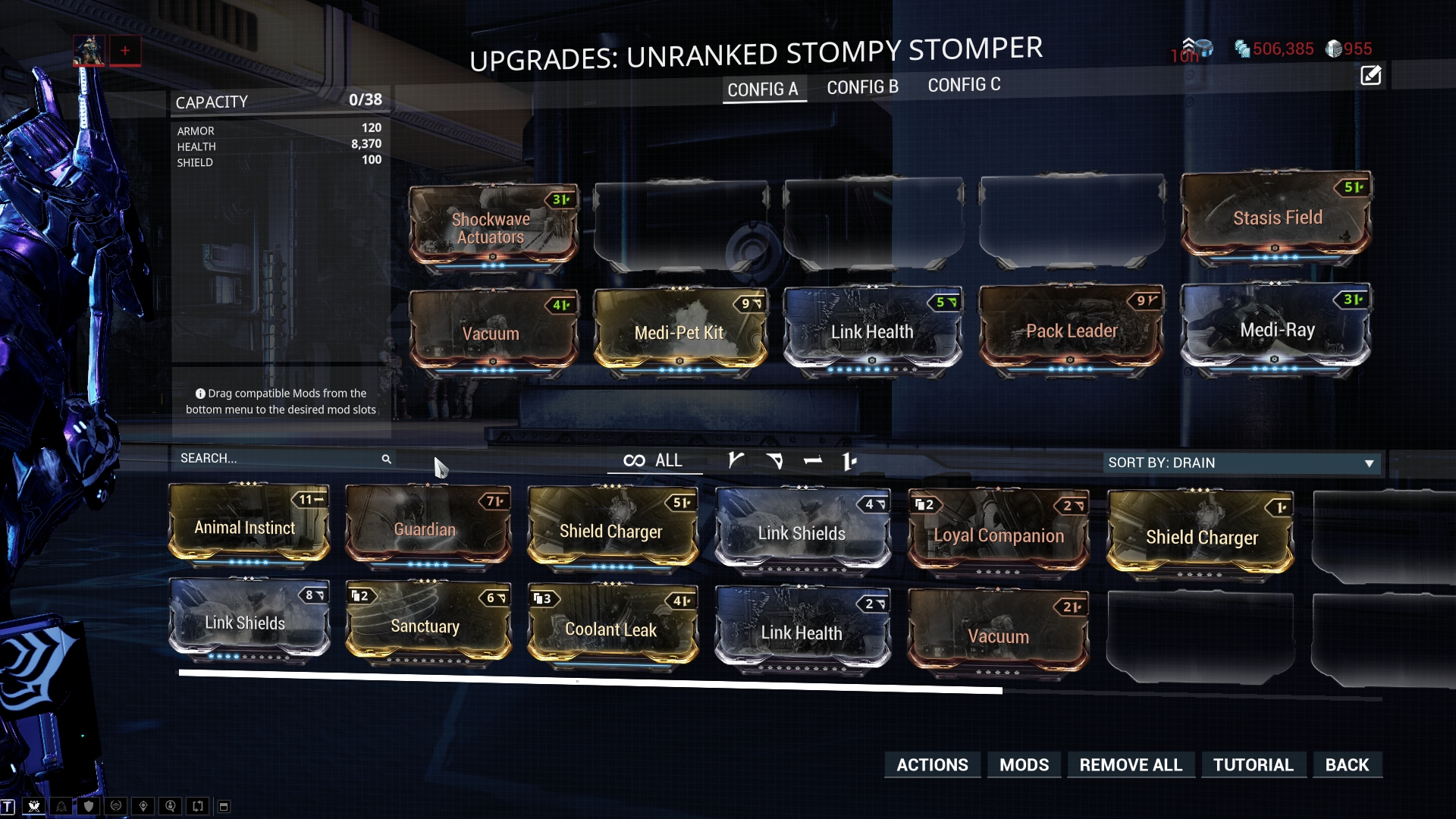Click the search magnifier icon in search bar
The image size is (1456, 819).
point(387,459)
